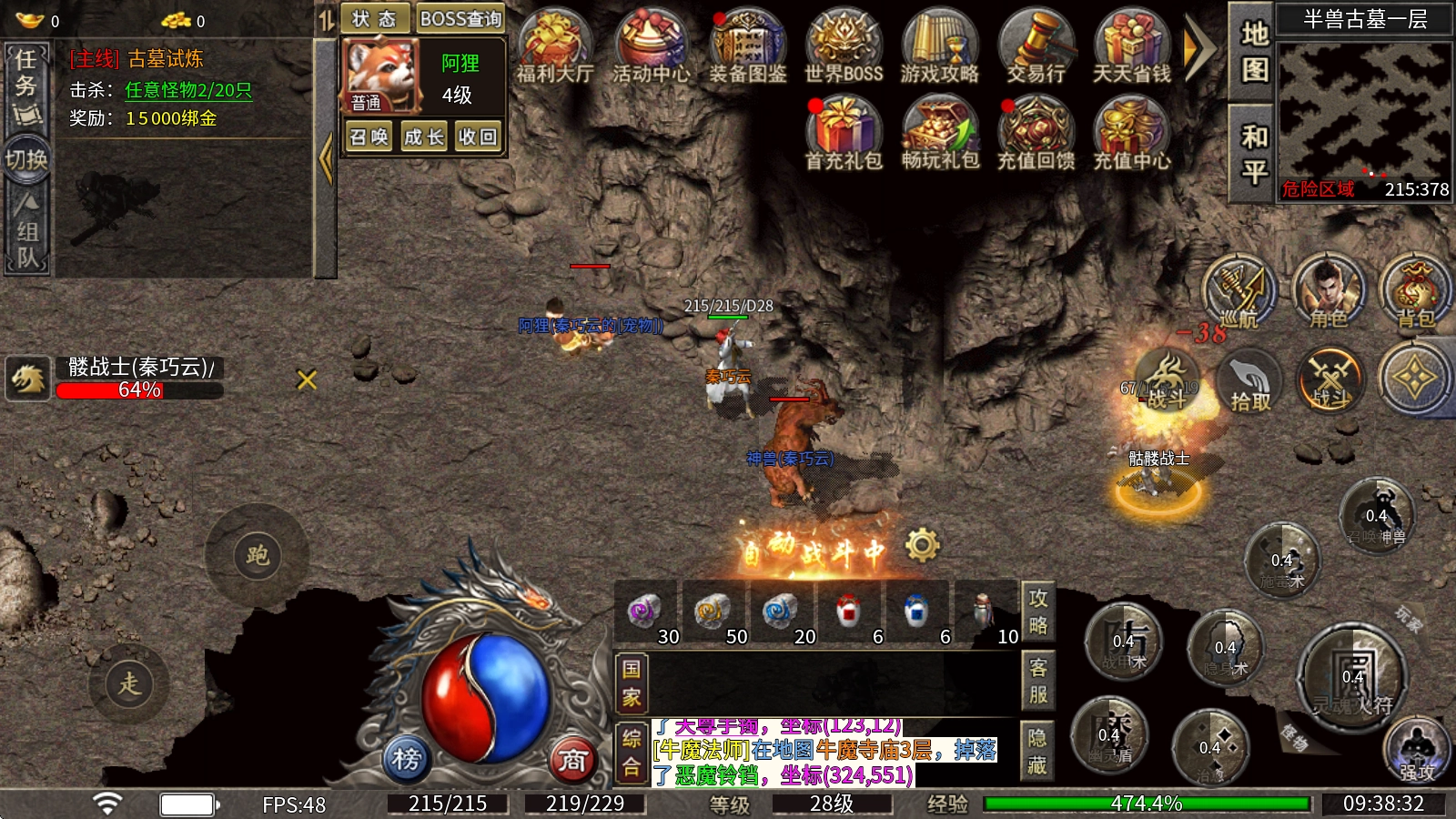This screenshot has height=819, width=1456.
Task: Open the pet 成长 growth panel
Action: [x=423, y=137]
